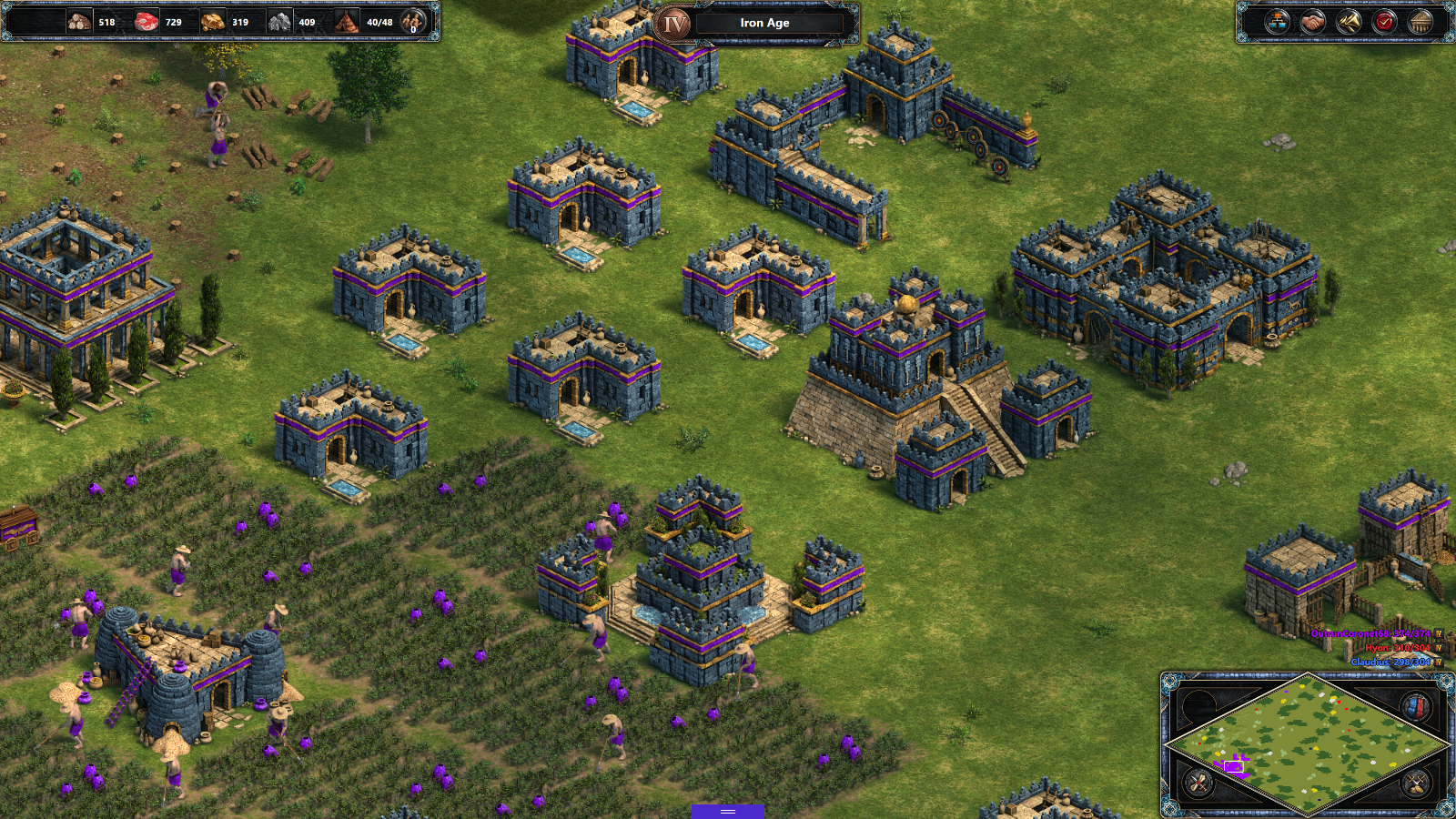Show objectives via the red wax seal
This screenshot has height=819, width=1456.
(1384, 22)
